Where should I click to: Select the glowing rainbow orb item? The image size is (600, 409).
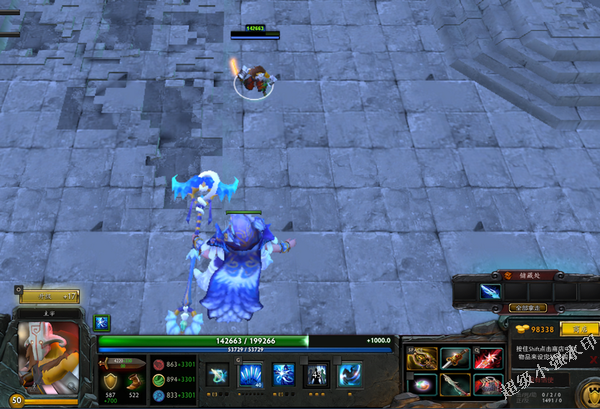(423, 384)
